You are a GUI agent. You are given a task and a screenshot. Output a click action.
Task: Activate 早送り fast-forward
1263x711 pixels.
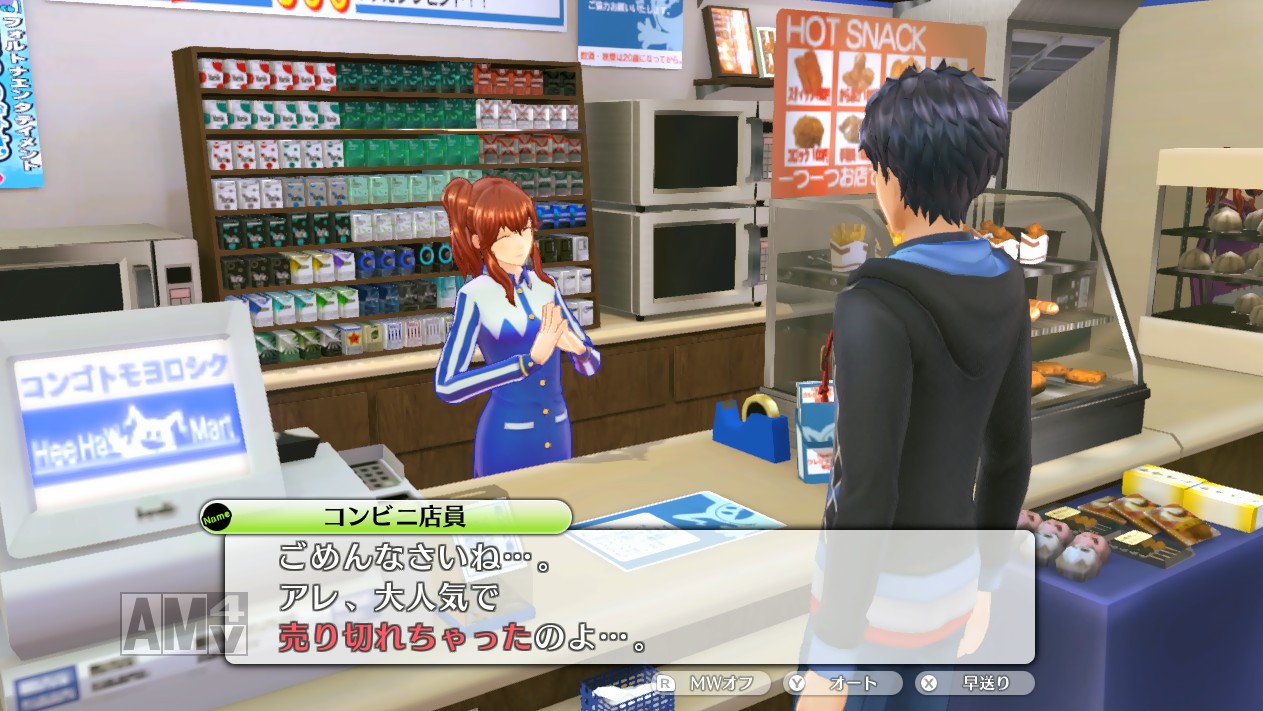(976, 684)
